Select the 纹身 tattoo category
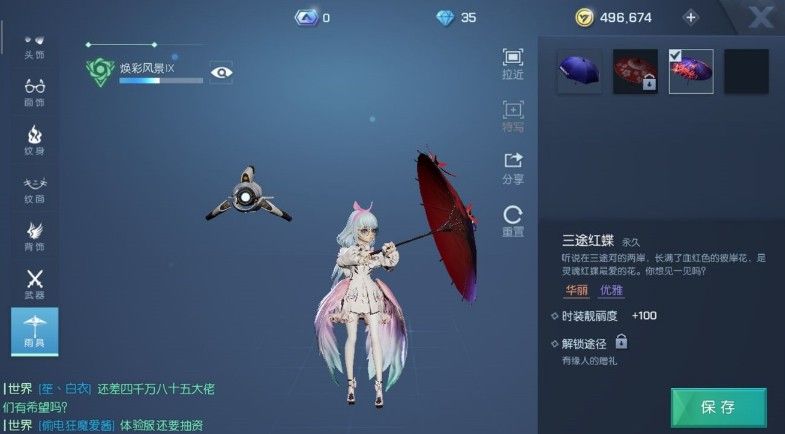 (x=35, y=139)
